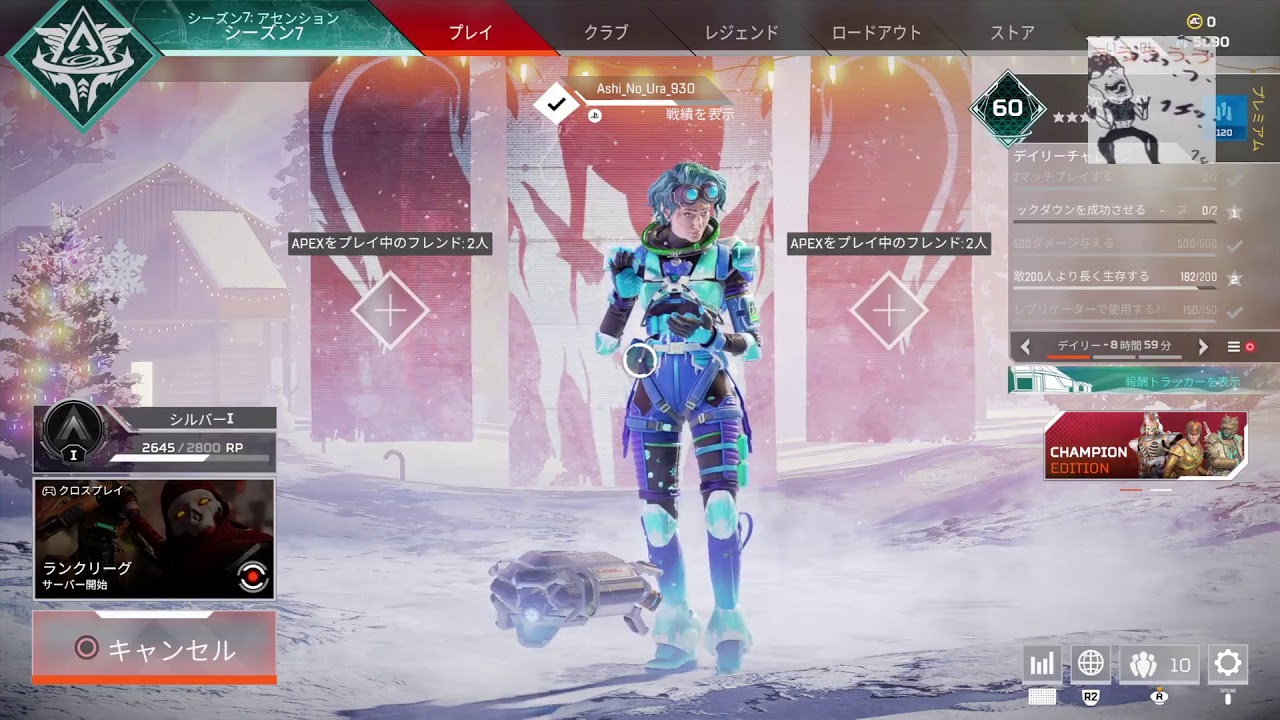
Task: Open the クラブ tab
Action: click(x=606, y=32)
